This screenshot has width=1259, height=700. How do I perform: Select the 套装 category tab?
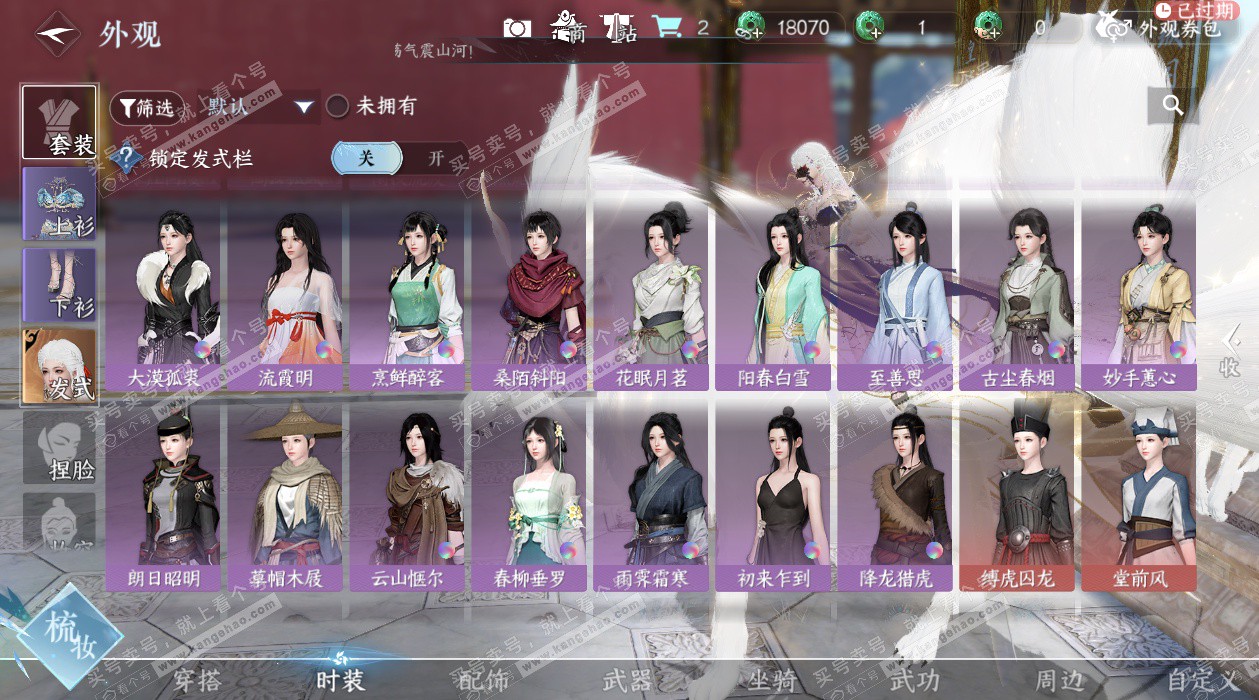pyautogui.click(x=60, y=122)
